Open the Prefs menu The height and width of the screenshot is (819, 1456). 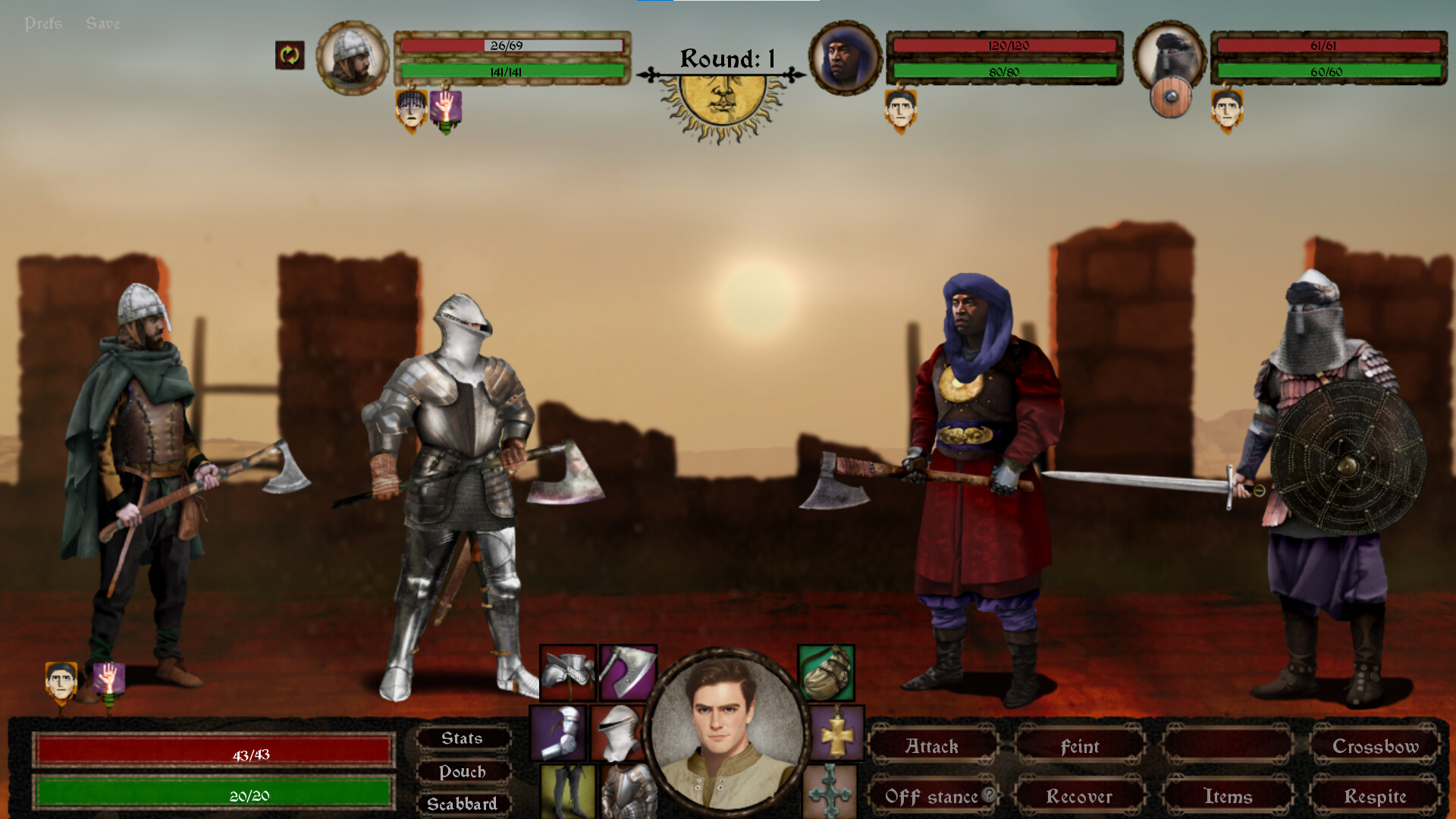[x=44, y=23]
